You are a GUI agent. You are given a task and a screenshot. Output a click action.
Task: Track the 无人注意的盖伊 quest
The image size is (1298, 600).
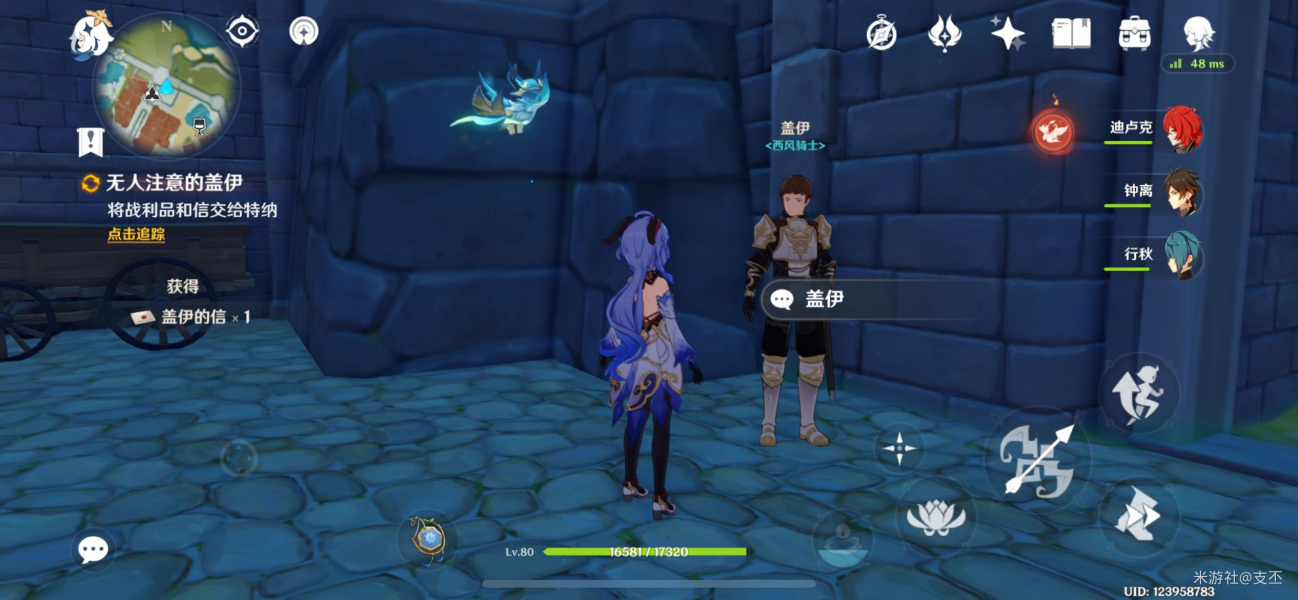136,235
